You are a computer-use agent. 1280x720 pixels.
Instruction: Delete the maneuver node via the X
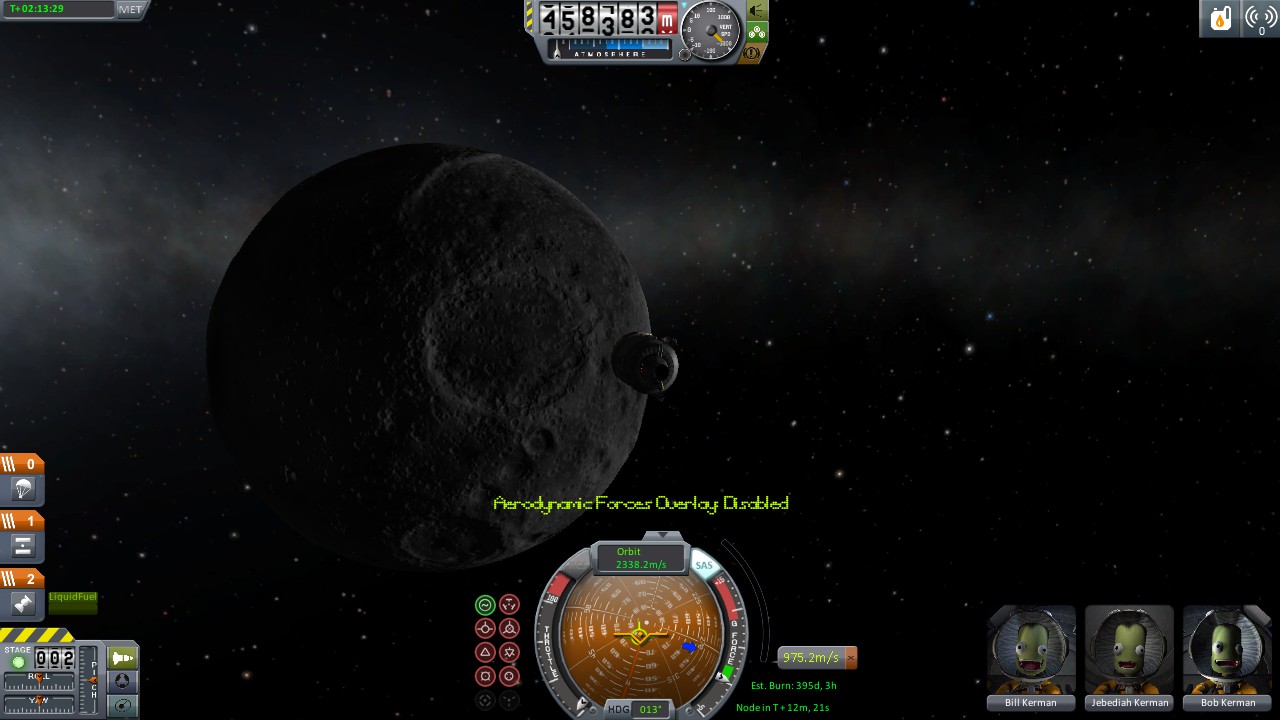(851, 657)
